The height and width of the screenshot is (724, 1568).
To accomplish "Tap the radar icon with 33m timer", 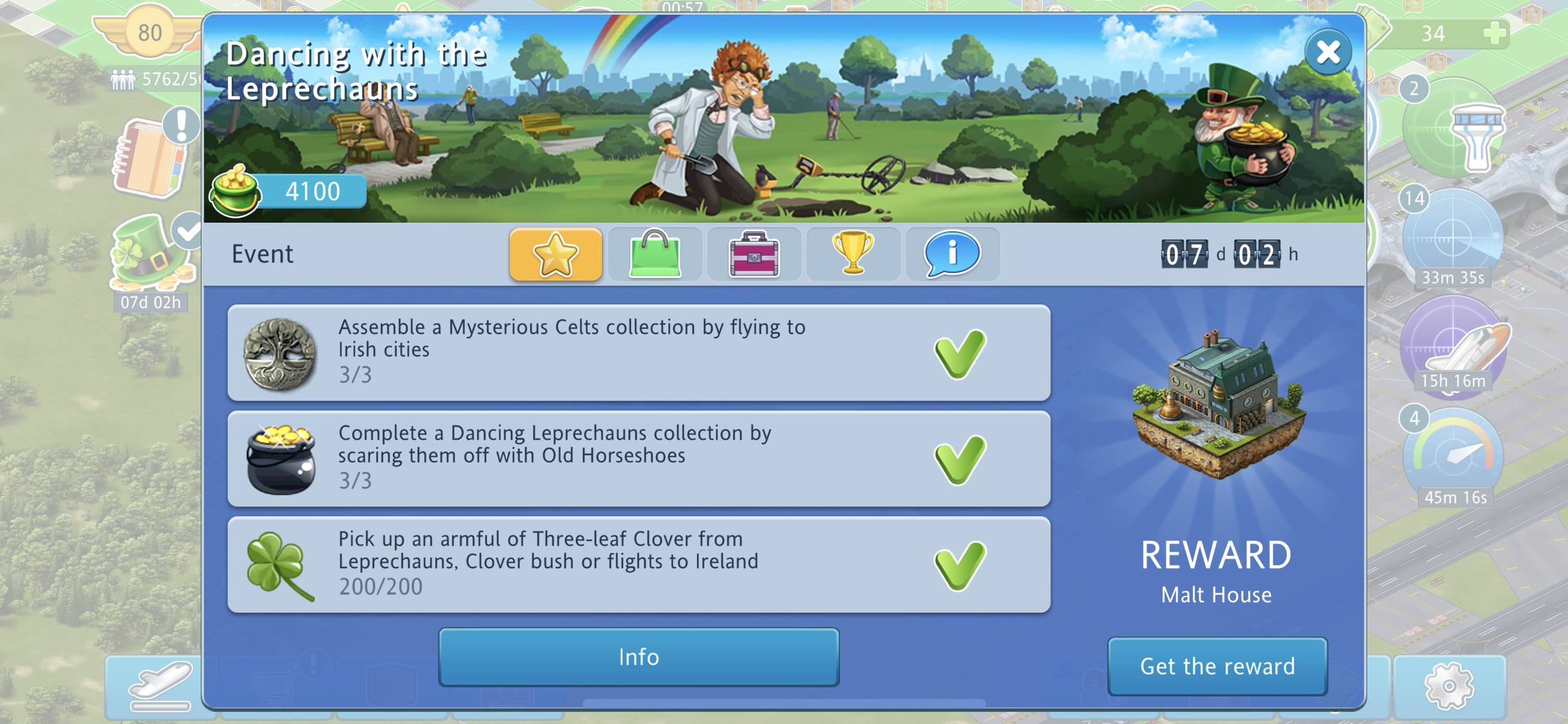I will [x=1452, y=236].
